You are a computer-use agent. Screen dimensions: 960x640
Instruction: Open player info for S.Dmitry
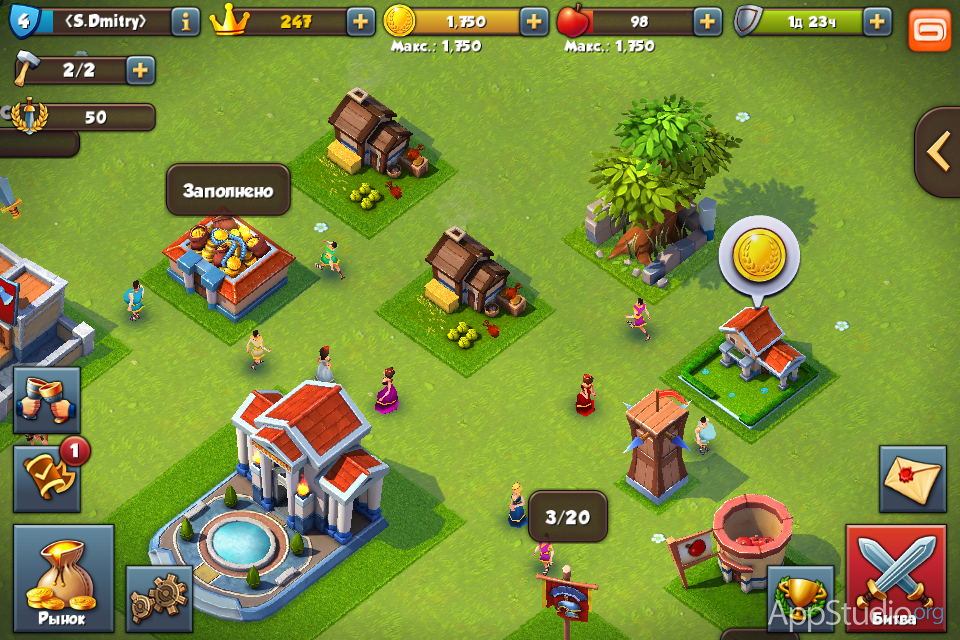185,20
